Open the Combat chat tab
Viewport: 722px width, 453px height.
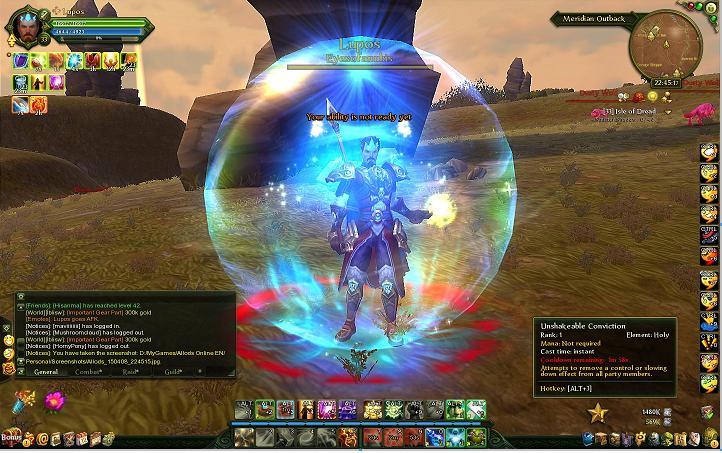tap(90, 372)
